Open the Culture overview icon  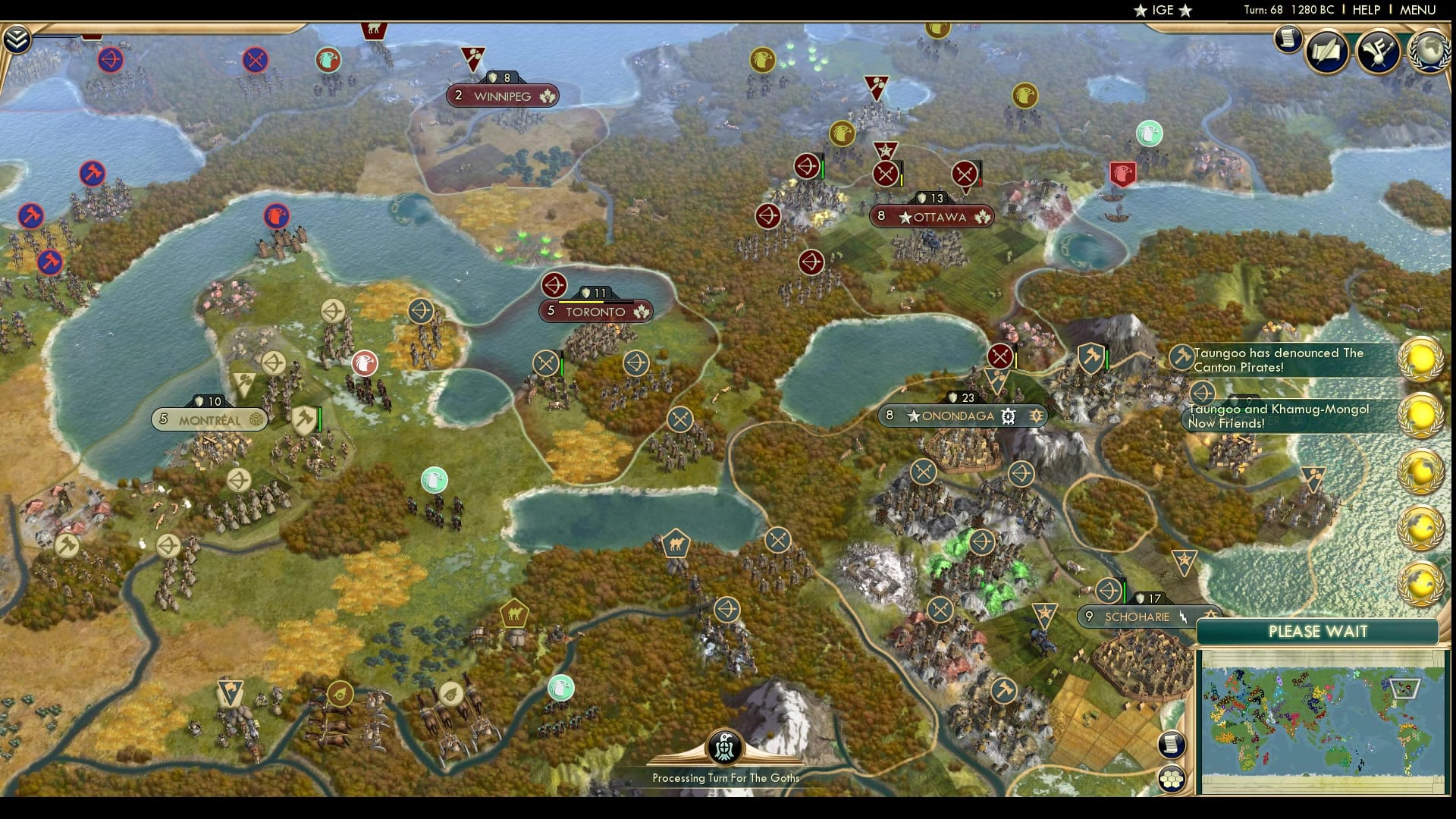(1380, 51)
